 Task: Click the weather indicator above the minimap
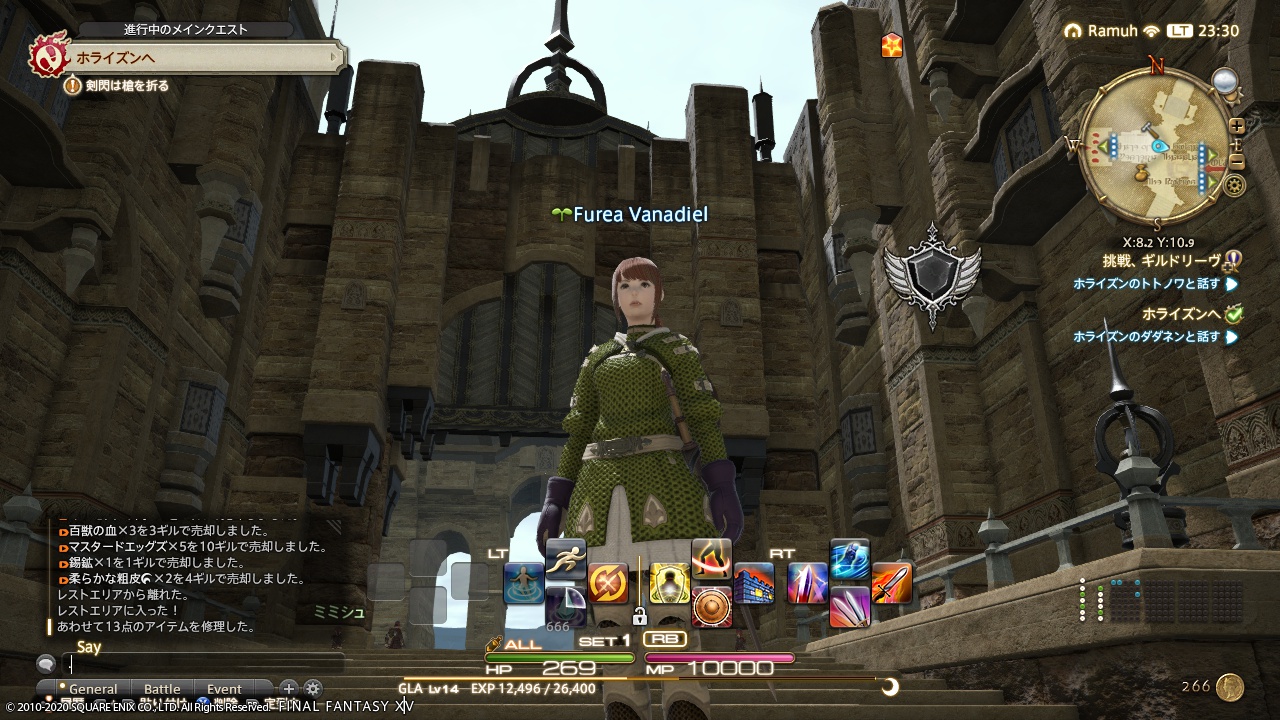[x=1224, y=82]
